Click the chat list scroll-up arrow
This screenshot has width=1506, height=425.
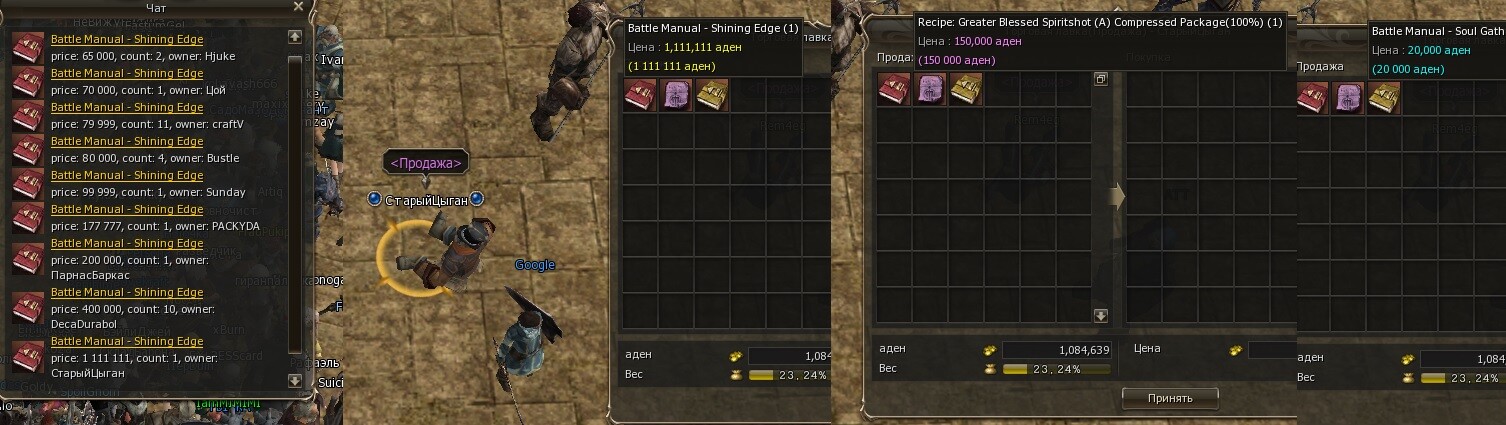pyautogui.click(x=294, y=37)
